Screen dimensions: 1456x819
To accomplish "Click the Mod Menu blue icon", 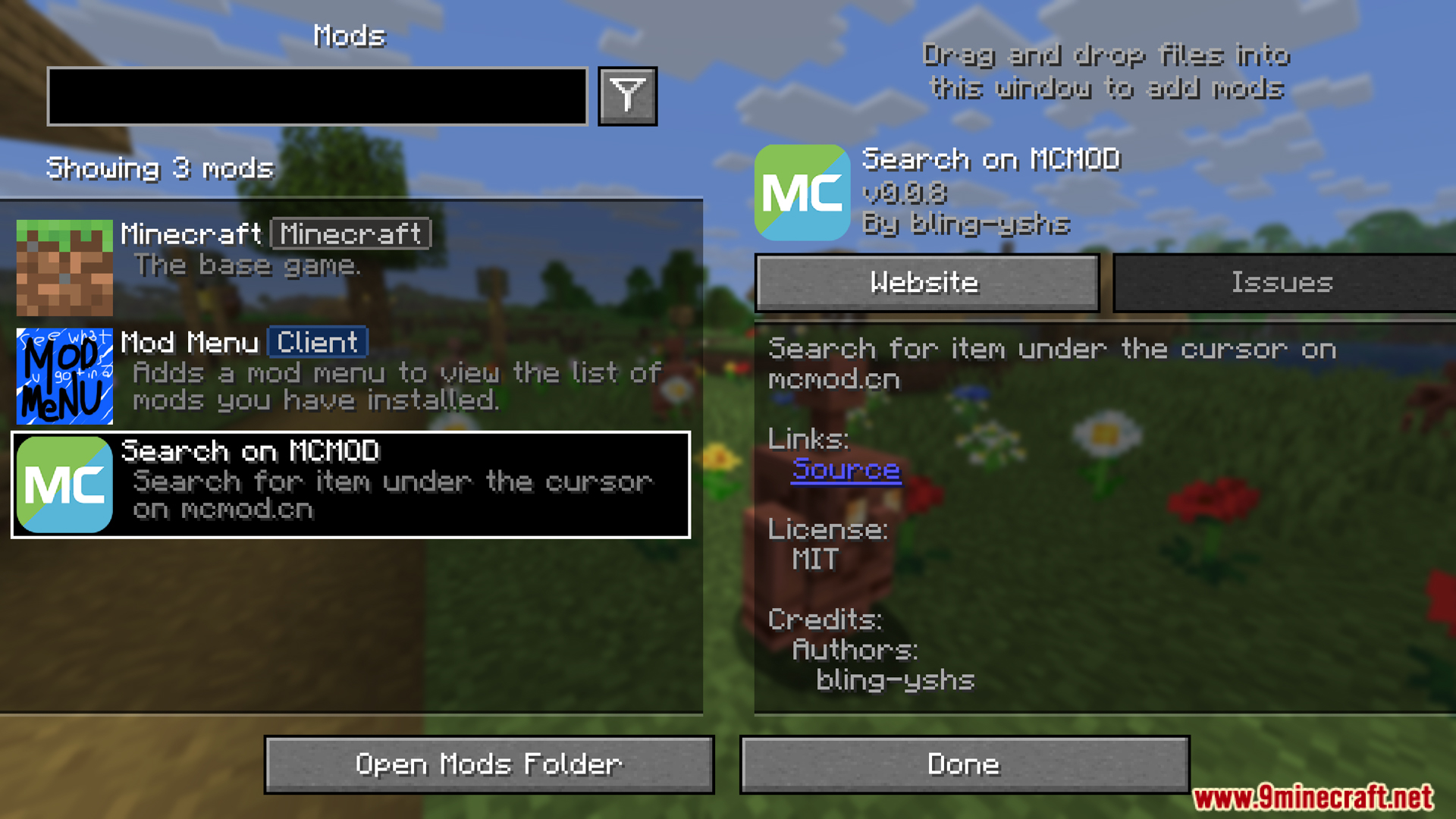I will pos(64,377).
